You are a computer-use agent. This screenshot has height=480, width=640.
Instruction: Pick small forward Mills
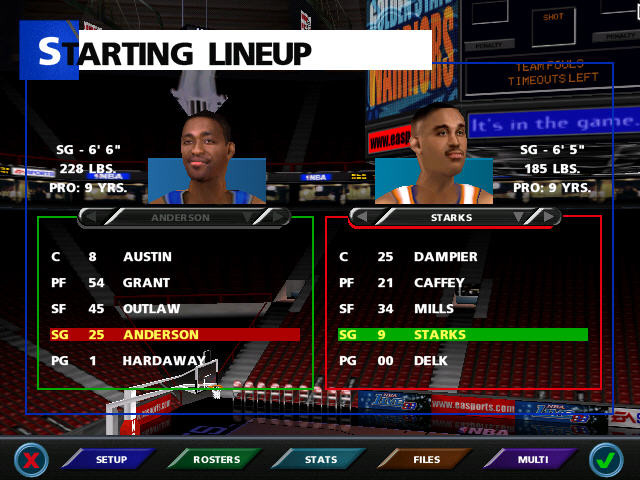click(x=433, y=309)
